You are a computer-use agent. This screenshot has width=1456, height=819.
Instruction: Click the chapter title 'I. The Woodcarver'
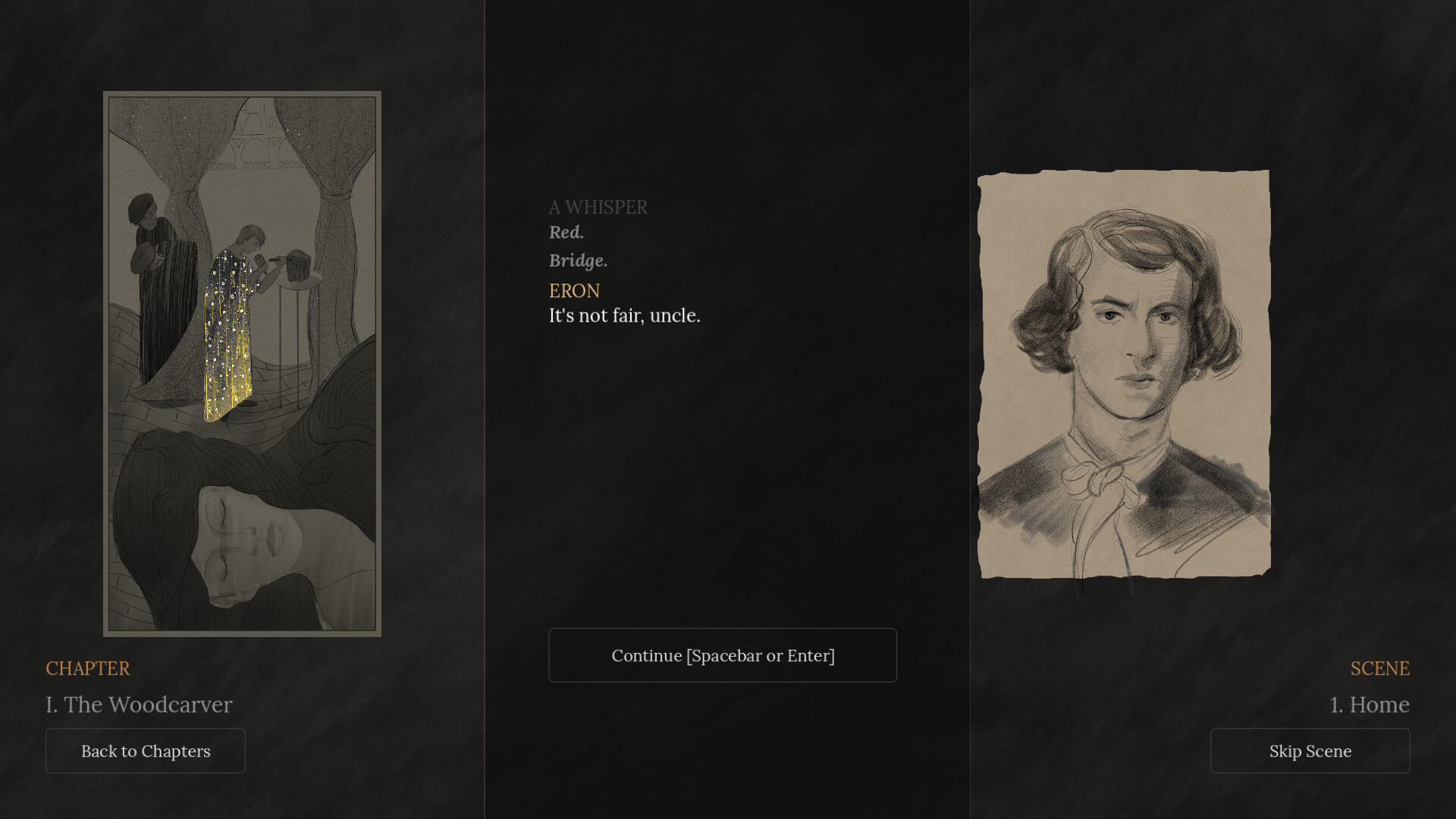tap(139, 704)
